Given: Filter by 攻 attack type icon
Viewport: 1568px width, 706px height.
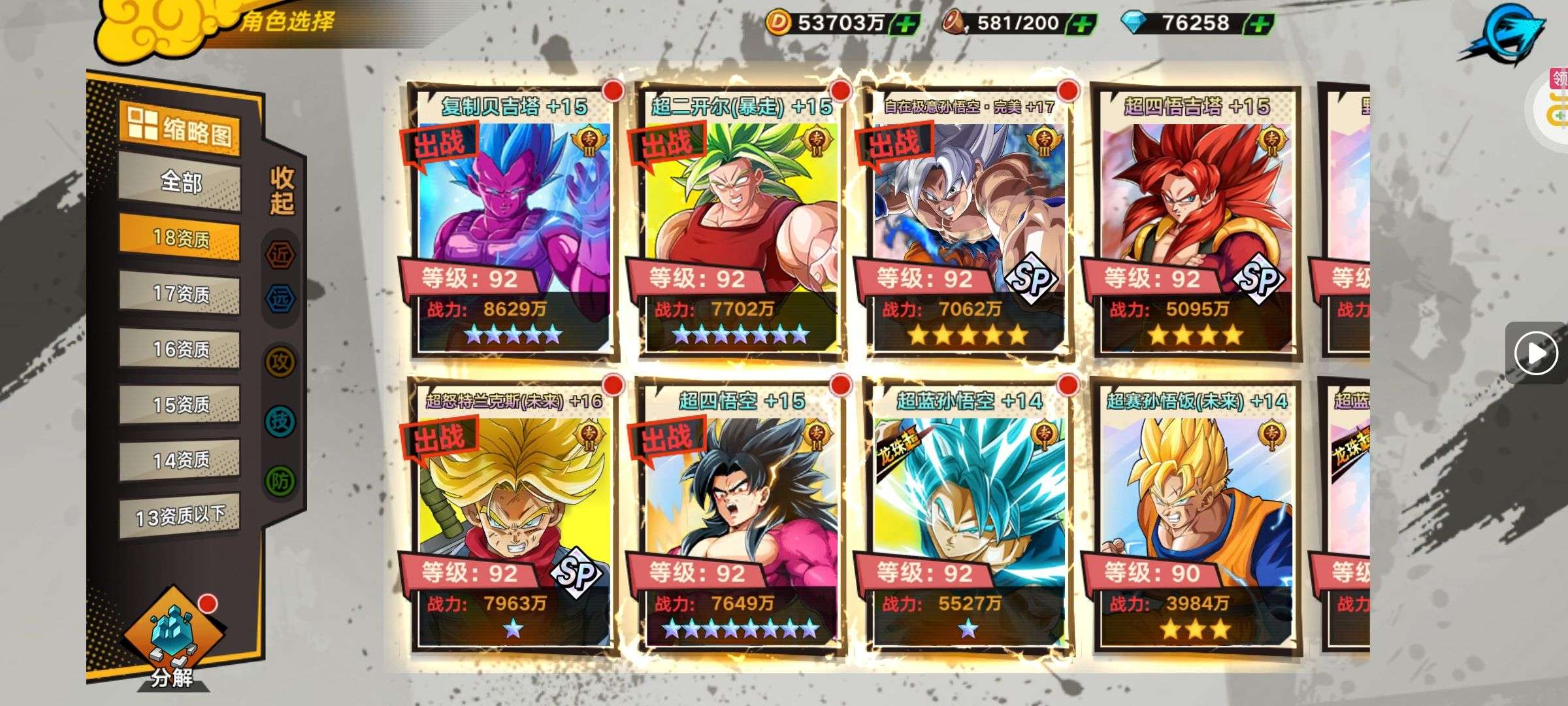Looking at the screenshot, I should coord(280,361).
